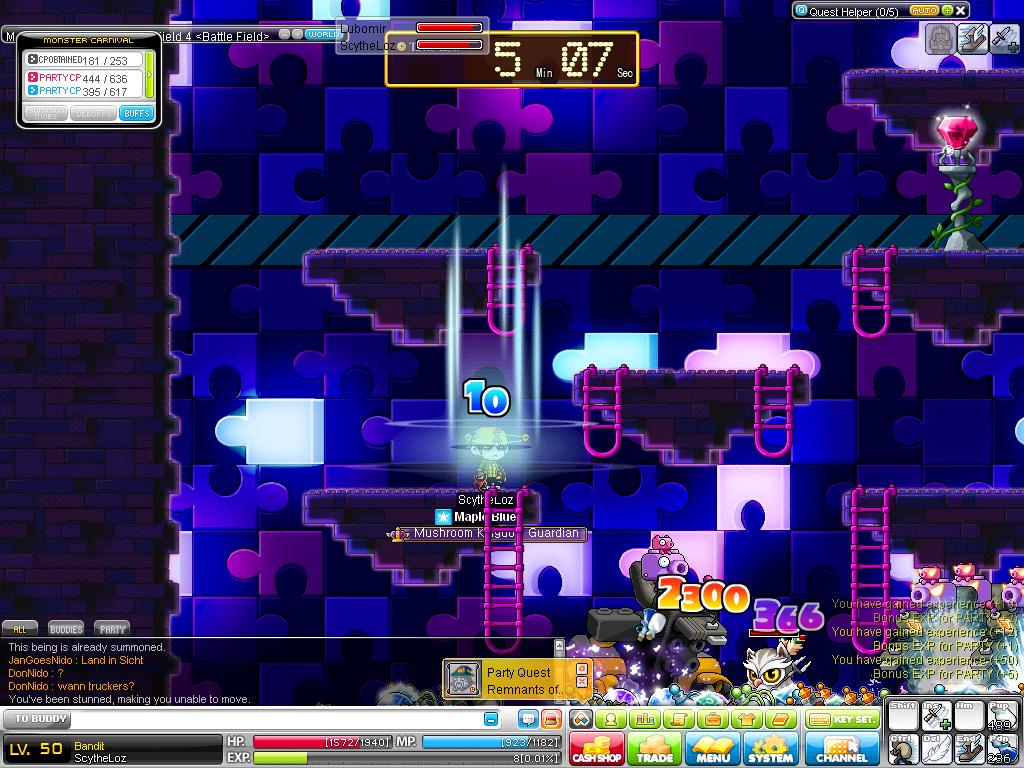Select the Summon Mobs tab

coord(47,113)
